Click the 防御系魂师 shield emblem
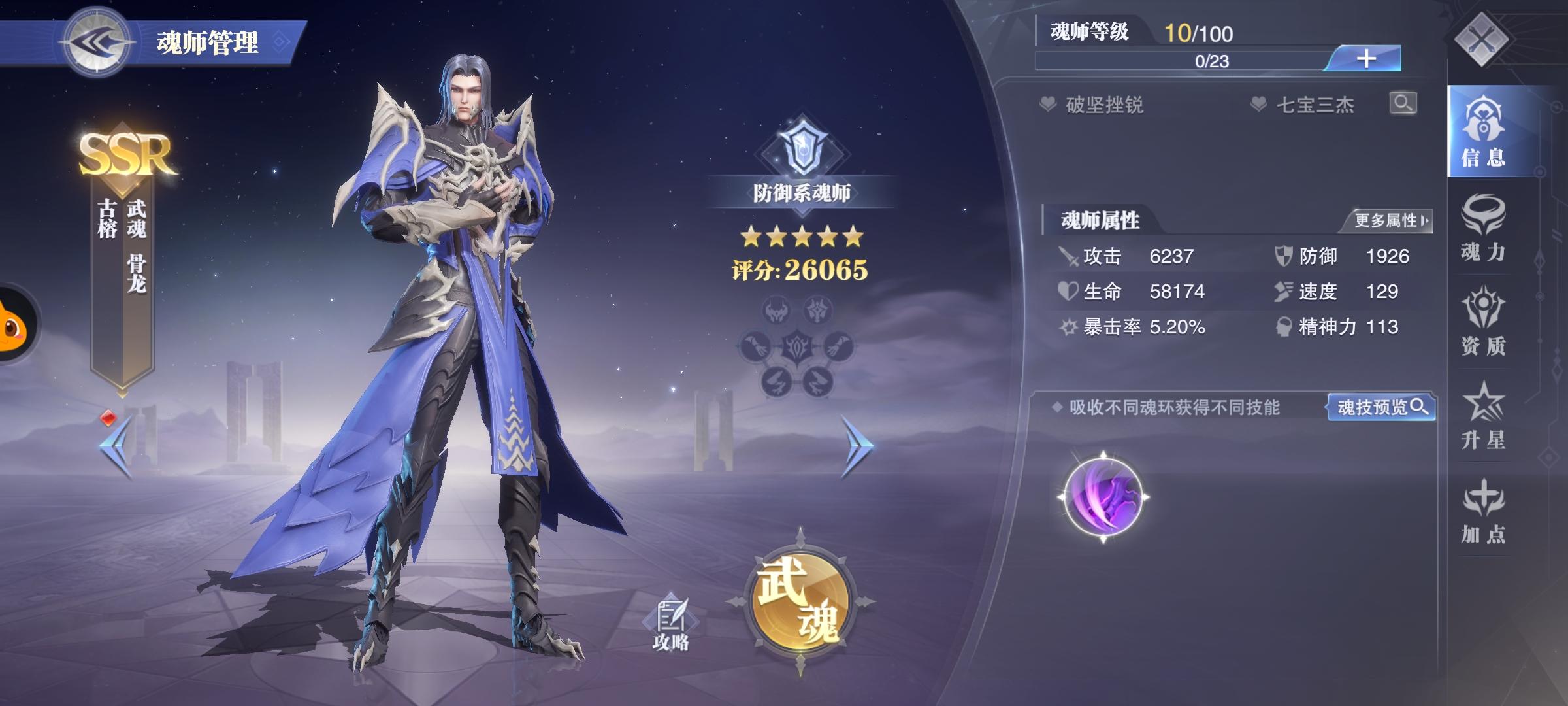Image resolution: width=1568 pixels, height=706 pixels. 803,149
